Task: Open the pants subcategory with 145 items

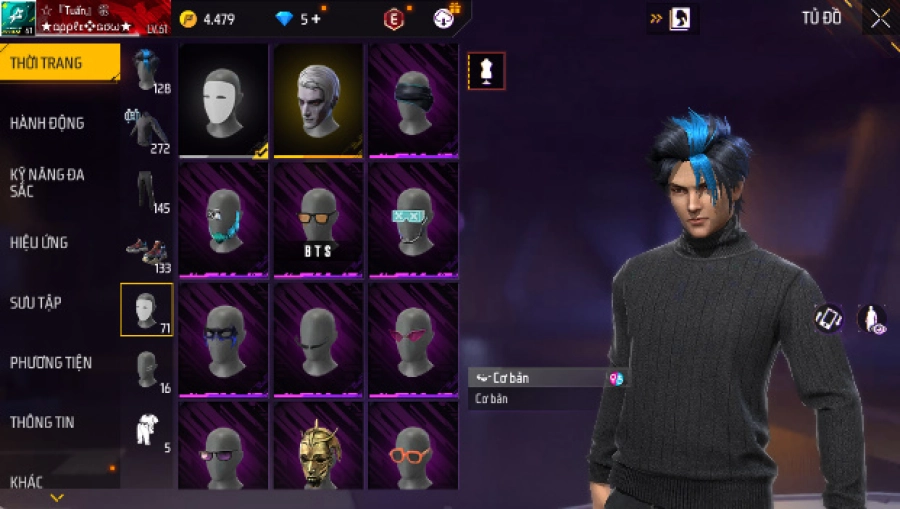Action: pyautogui.click(x=146, y=192)
